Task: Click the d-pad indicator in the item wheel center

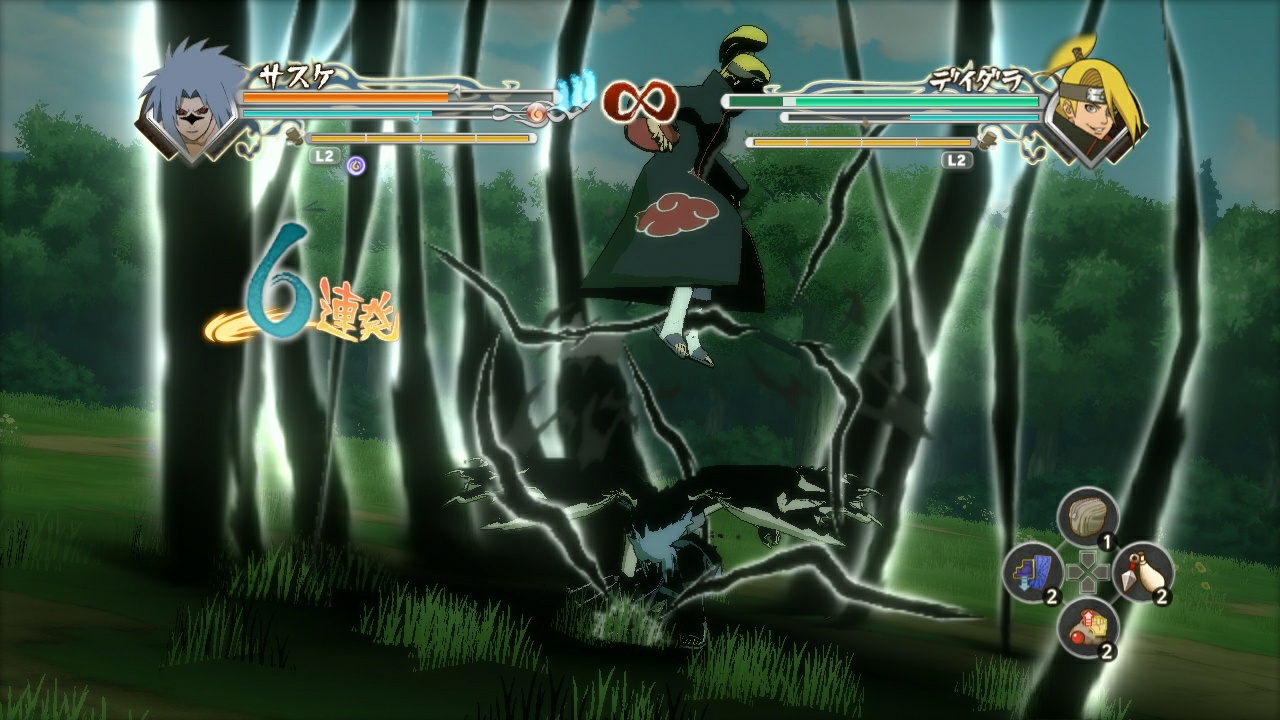Action: click(x=1088, y=573)
